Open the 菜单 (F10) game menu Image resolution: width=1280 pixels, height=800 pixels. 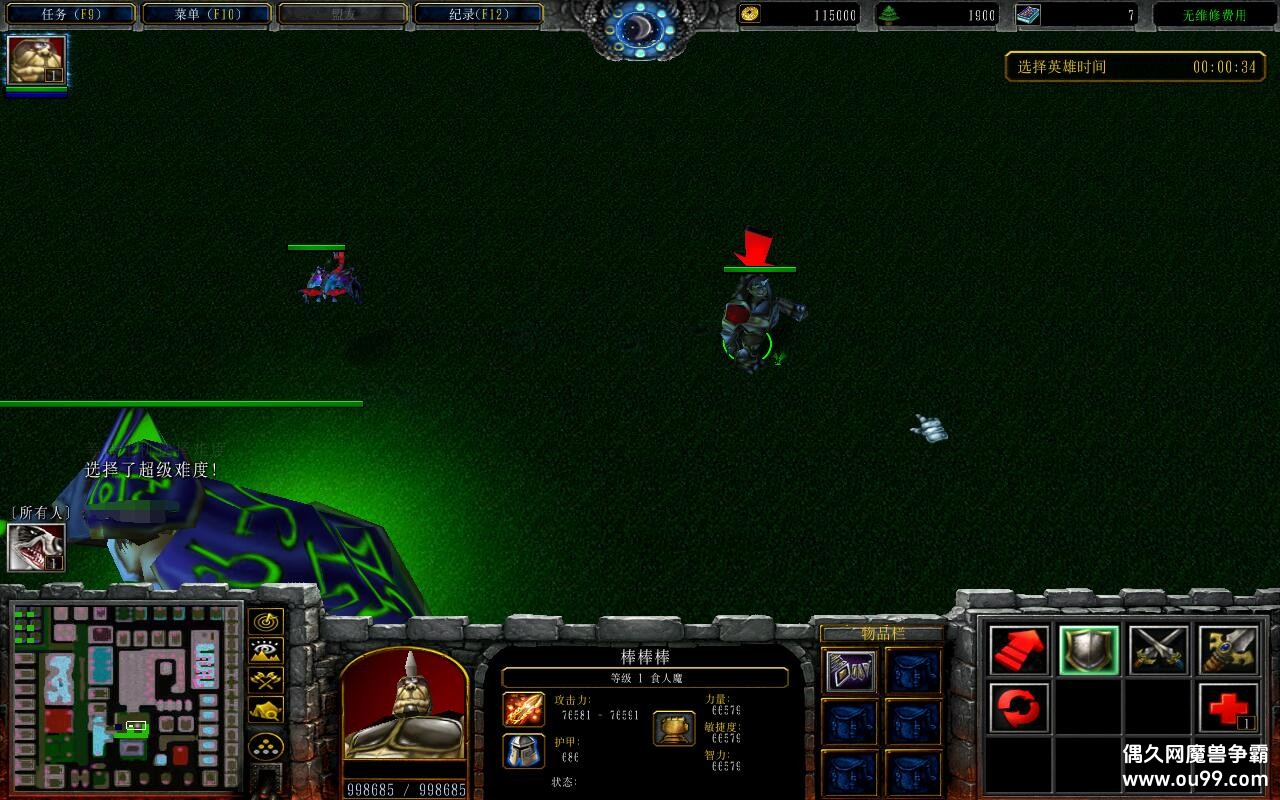click(207, 14)
